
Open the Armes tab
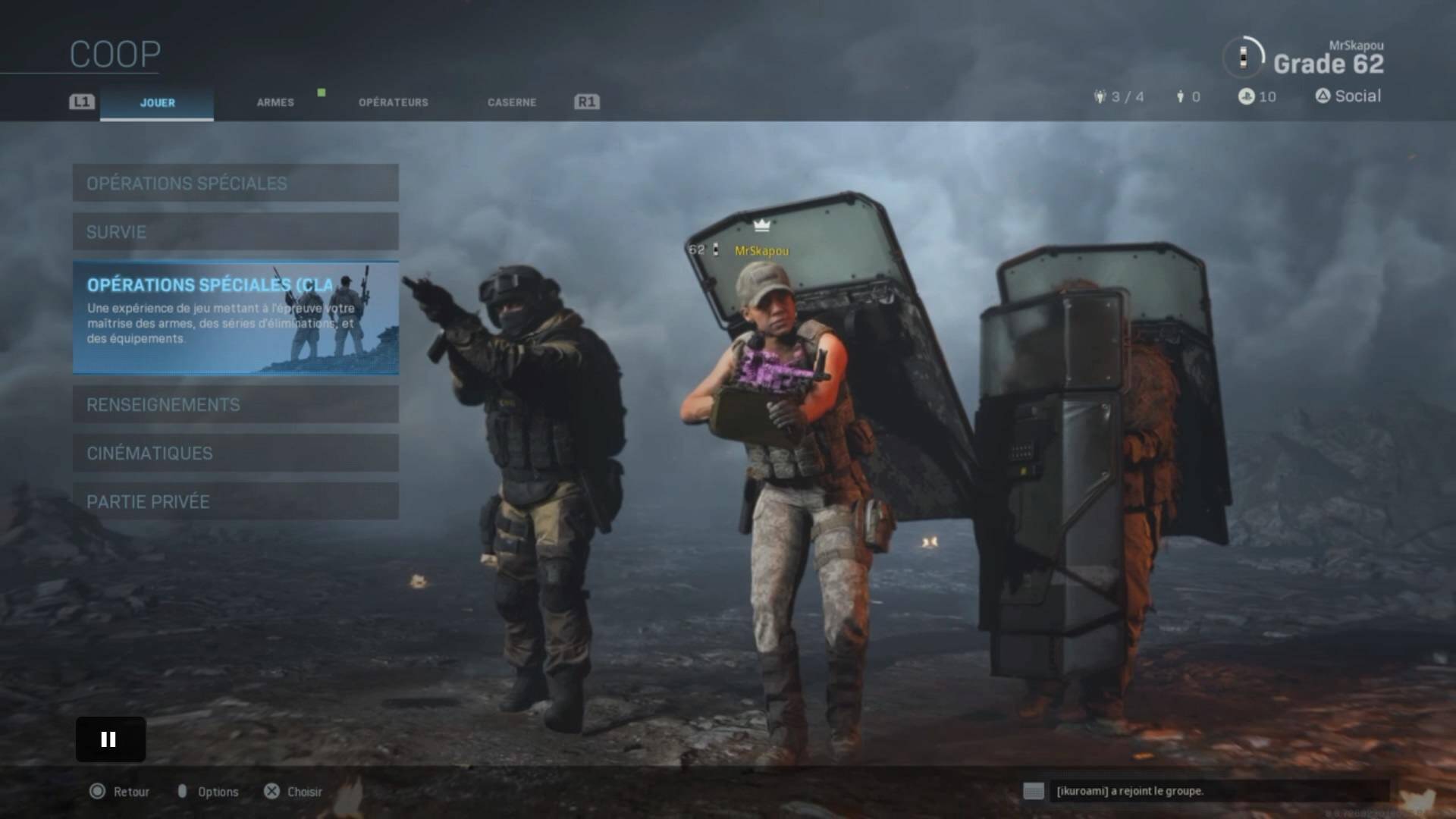(x=275, y=102)
